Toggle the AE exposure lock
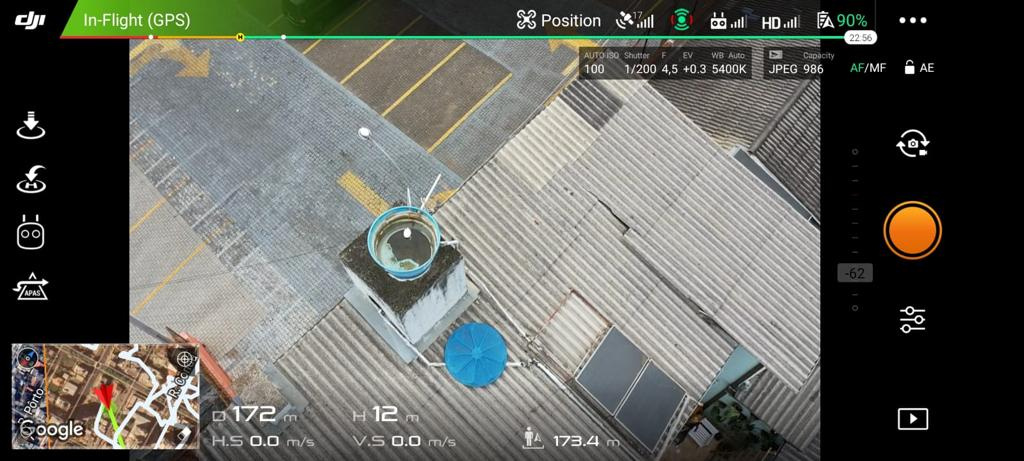Screen dimensions: 1024x461 [919, 68]
